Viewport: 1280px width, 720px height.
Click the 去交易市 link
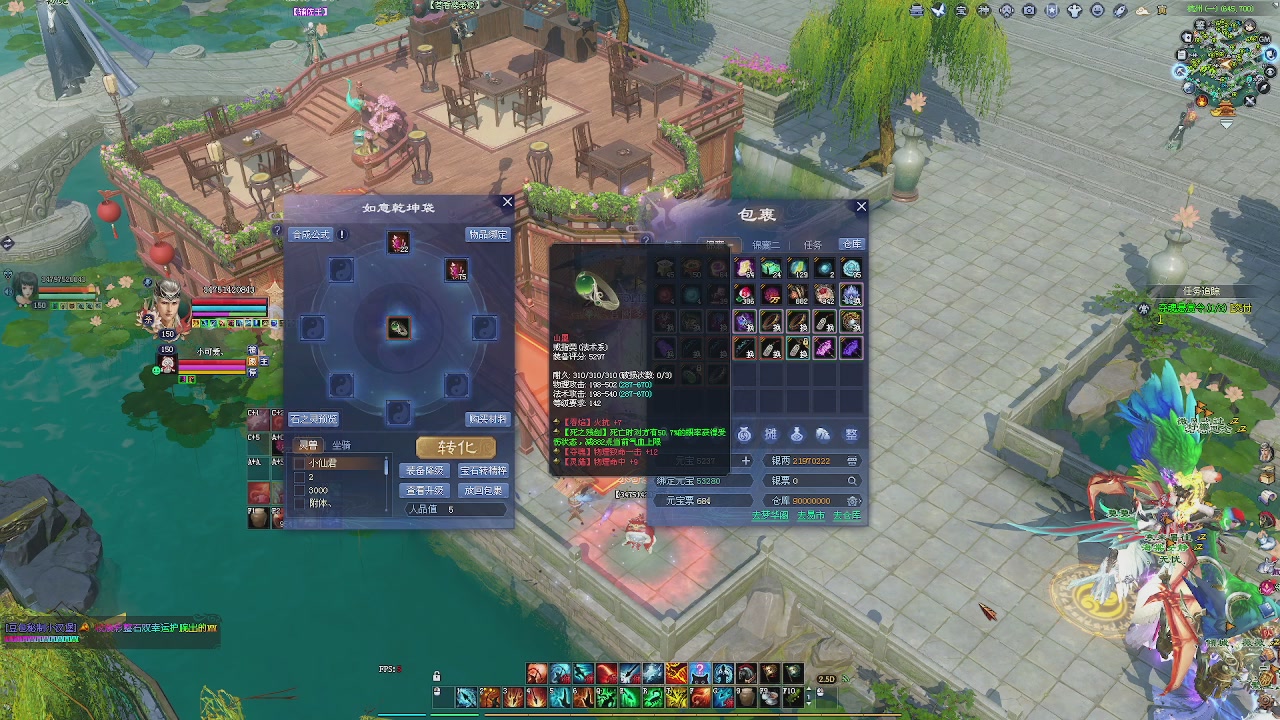click(x=810, y=516)
